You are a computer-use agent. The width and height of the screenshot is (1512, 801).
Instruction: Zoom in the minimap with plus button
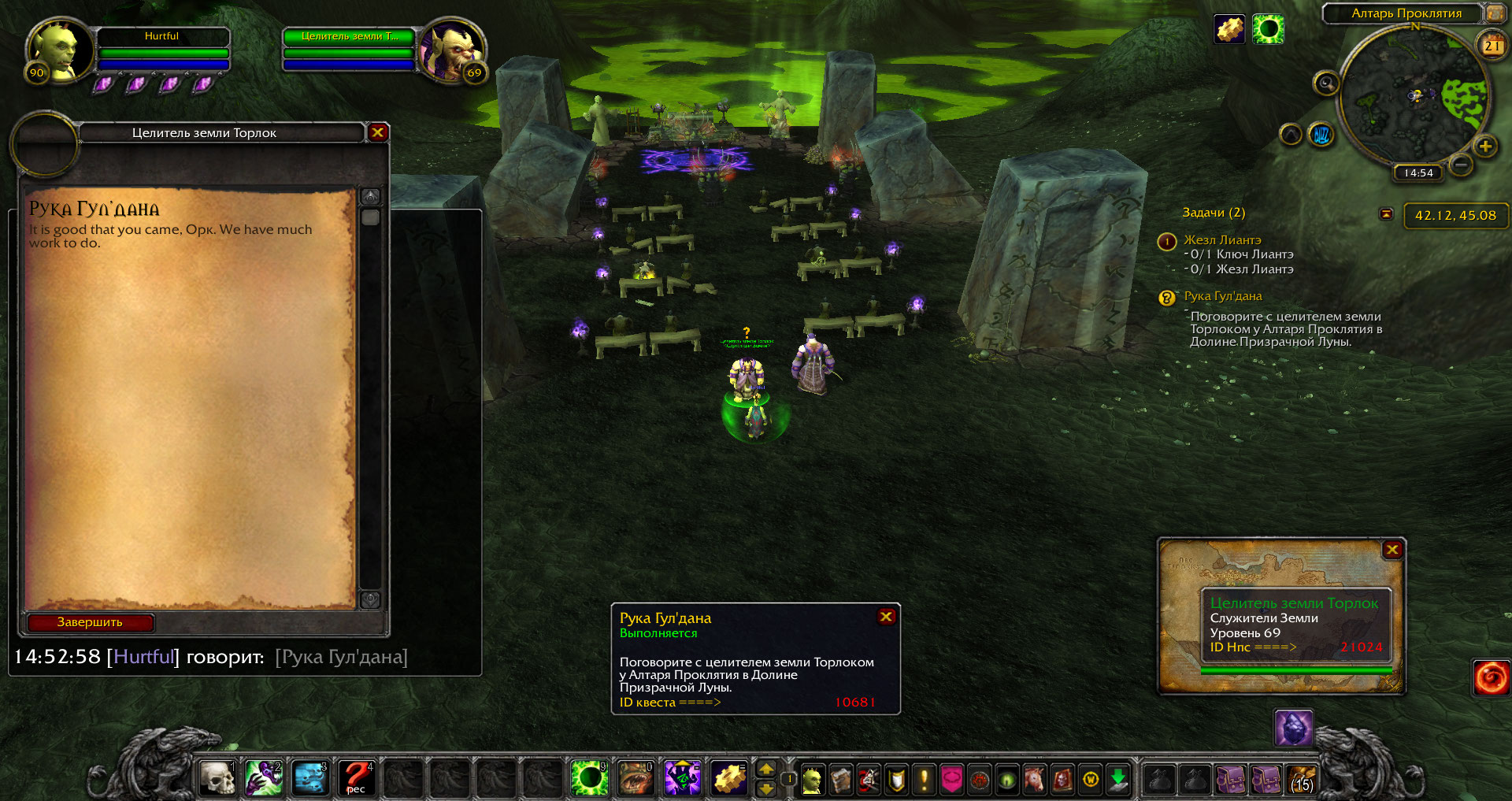pyautogui.click(x=1485, y=146)
